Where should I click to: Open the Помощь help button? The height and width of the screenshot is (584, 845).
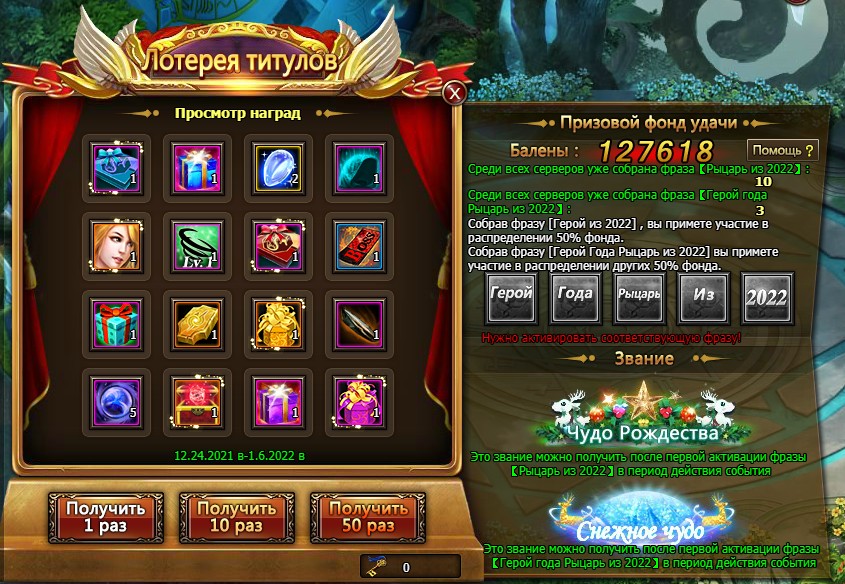click(x=784, y=150)
